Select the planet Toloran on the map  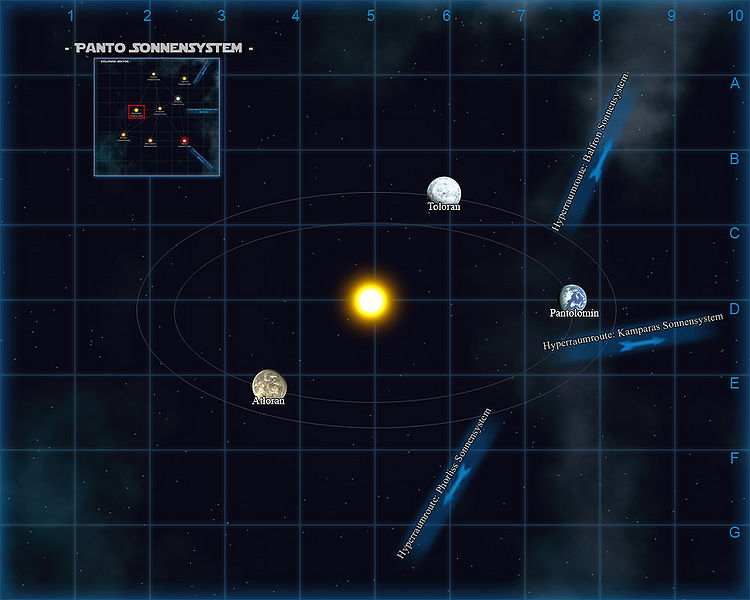click(443, 189)
